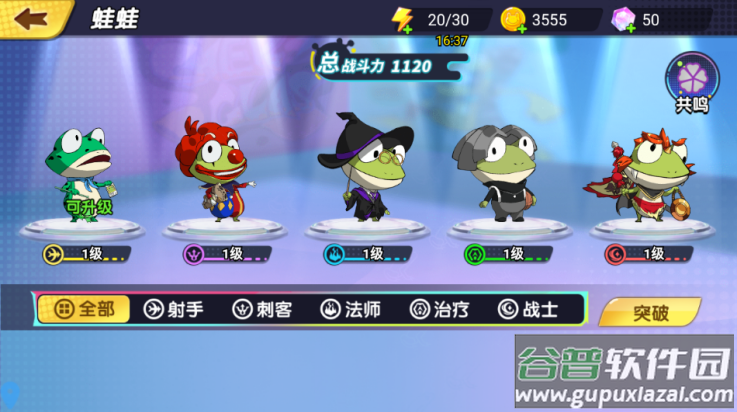Viewport: 737px width, 412px height.
Task: Select the grey-haired frog in black outfit
Action: click(502, 170)
